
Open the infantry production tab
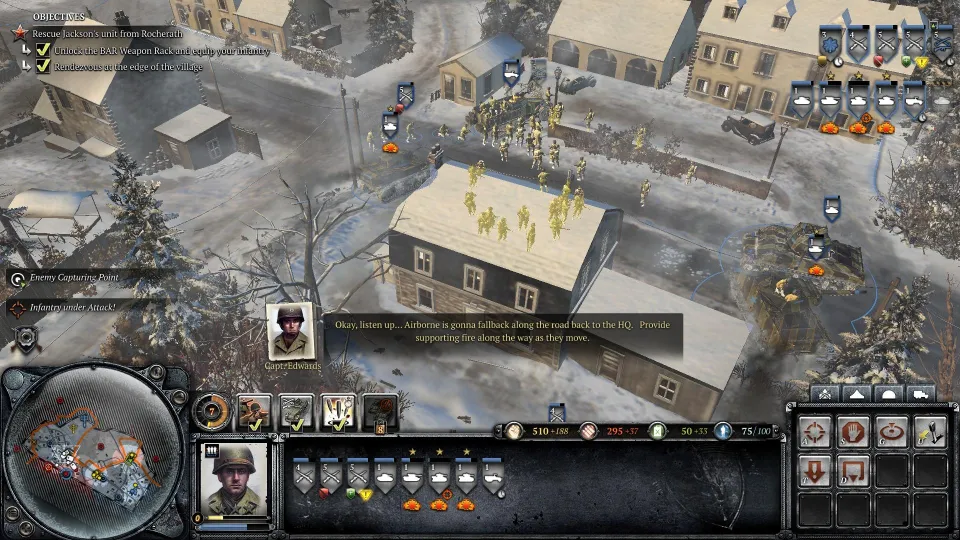826,393
